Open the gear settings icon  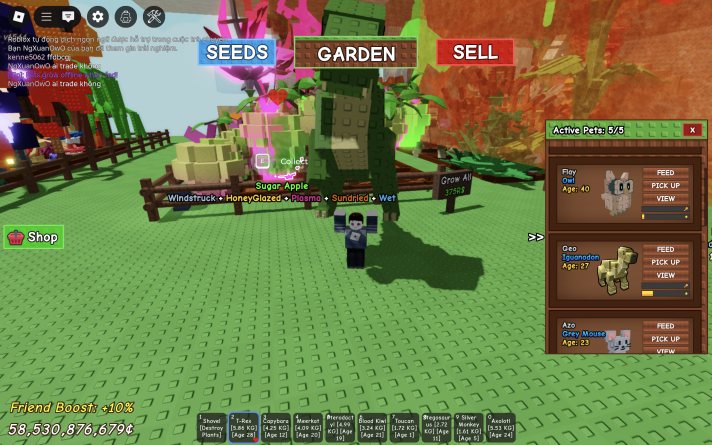coord(97,16)
